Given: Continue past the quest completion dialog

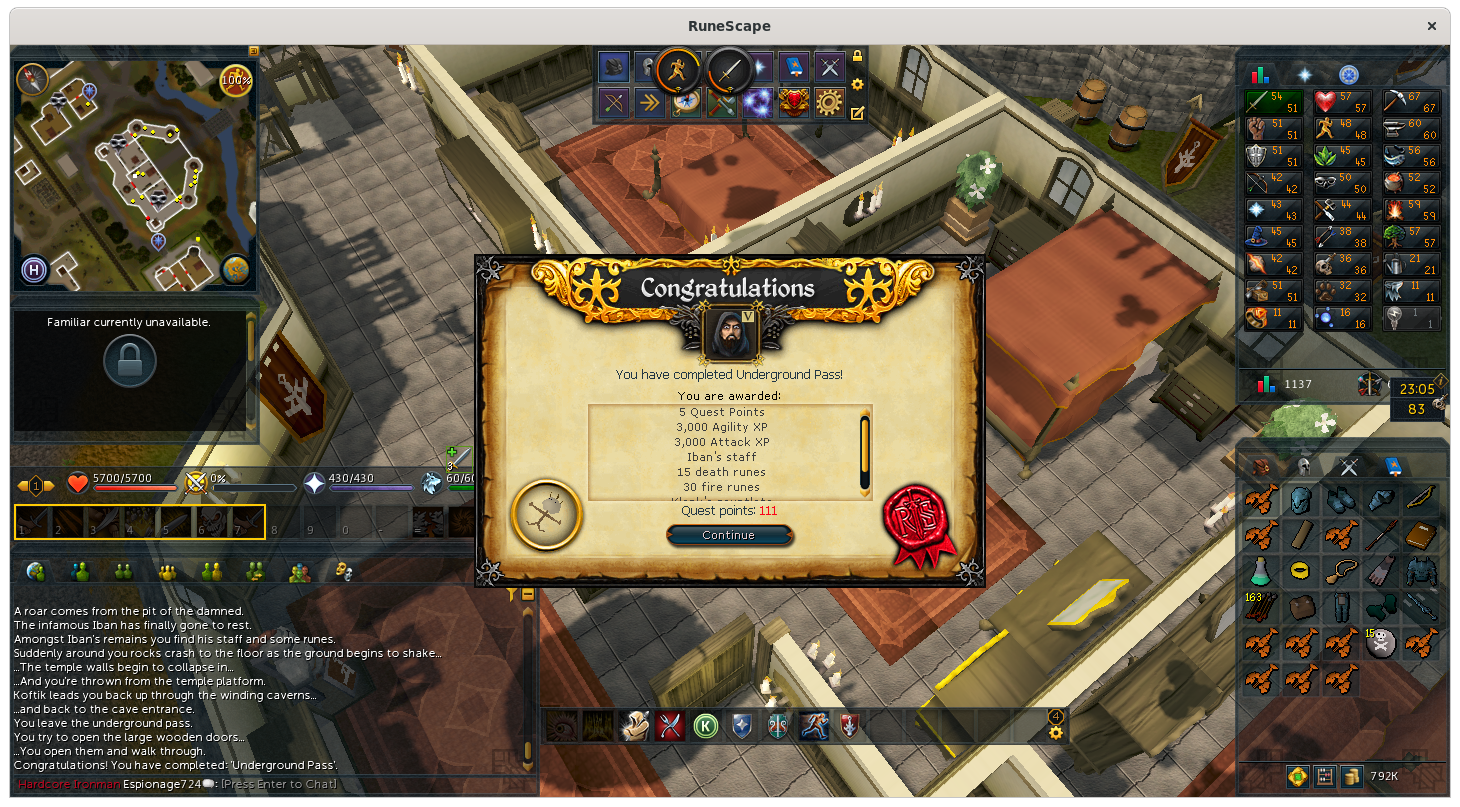Looking at the screenshot, I should (729, 535).
